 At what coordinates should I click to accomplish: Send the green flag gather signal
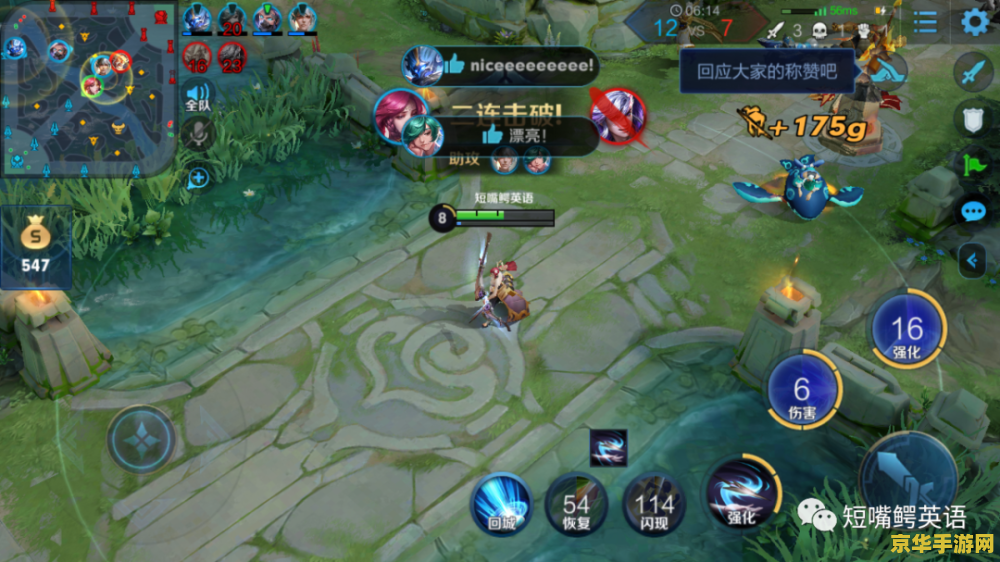973,165
